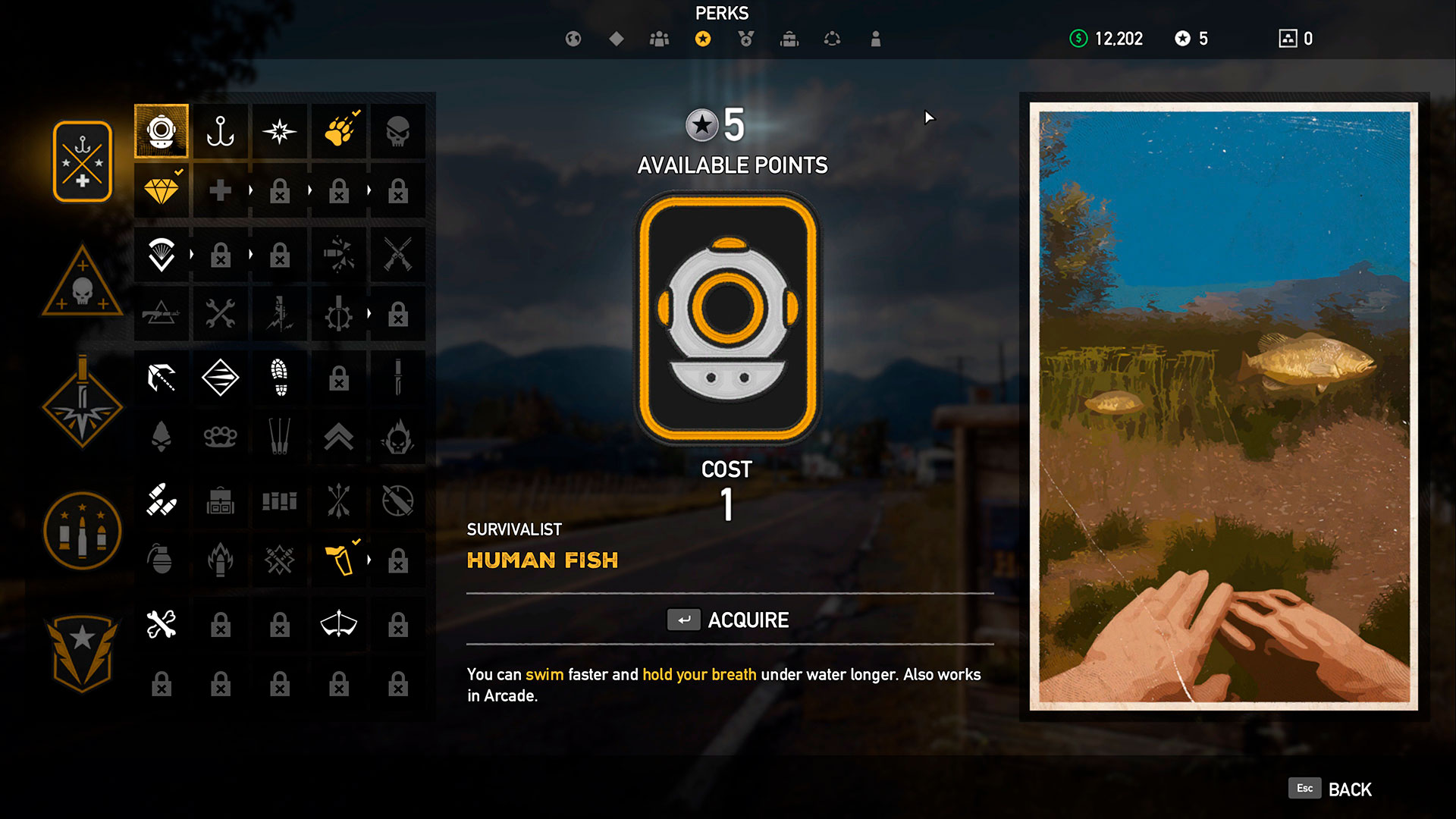Image resolution: width=1456 pixels, height=819 pixels.
Task: Select the grappling hook anchor perk
Action: point(221,131)
